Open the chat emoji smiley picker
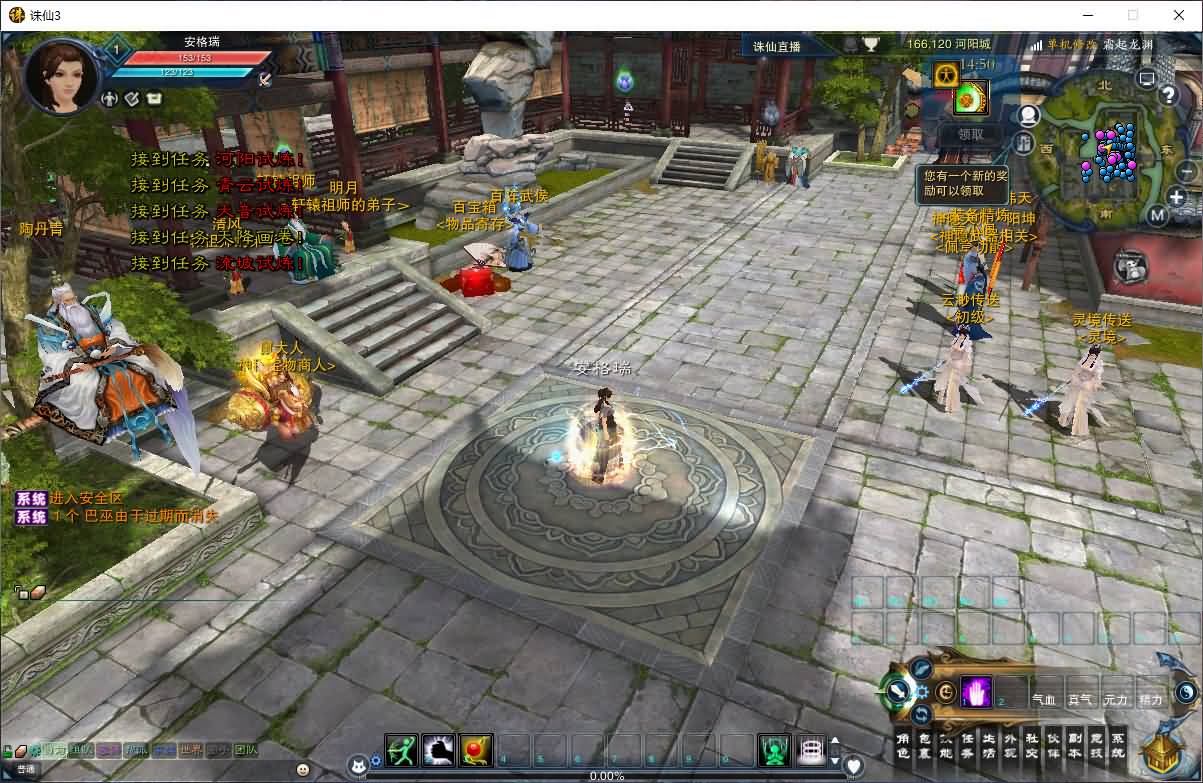The height and width of the screenshot is (783, 1203). pyautogui.click(x=302, y=769)
